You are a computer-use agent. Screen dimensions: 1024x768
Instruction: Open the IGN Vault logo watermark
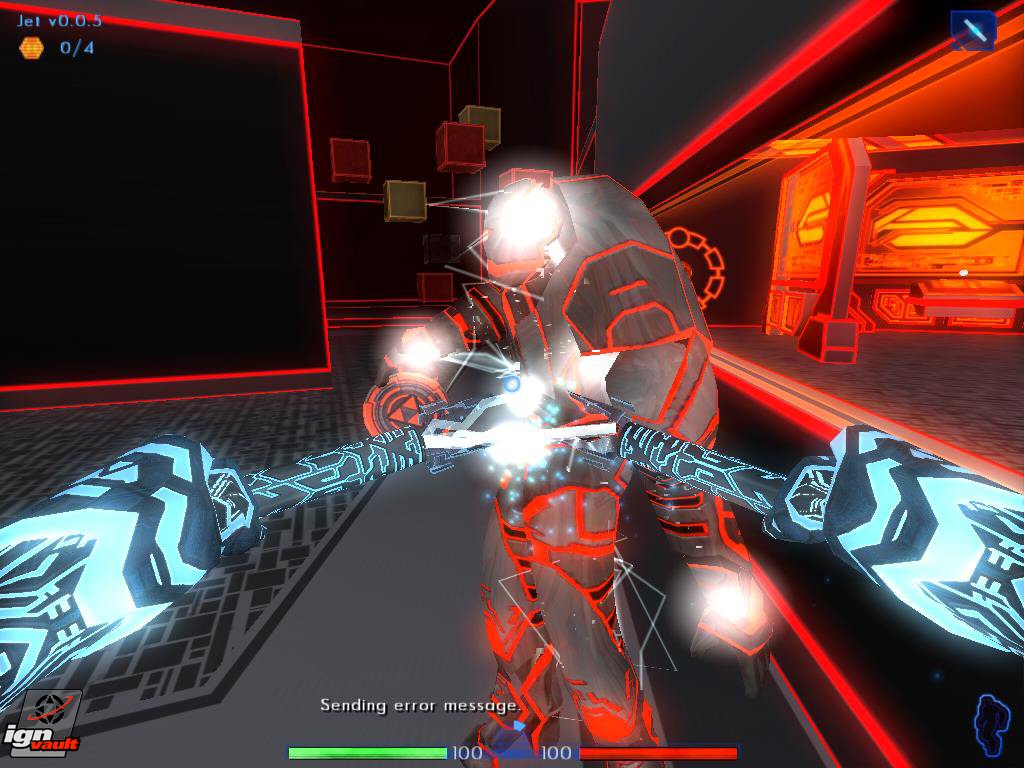click(40, 722)
